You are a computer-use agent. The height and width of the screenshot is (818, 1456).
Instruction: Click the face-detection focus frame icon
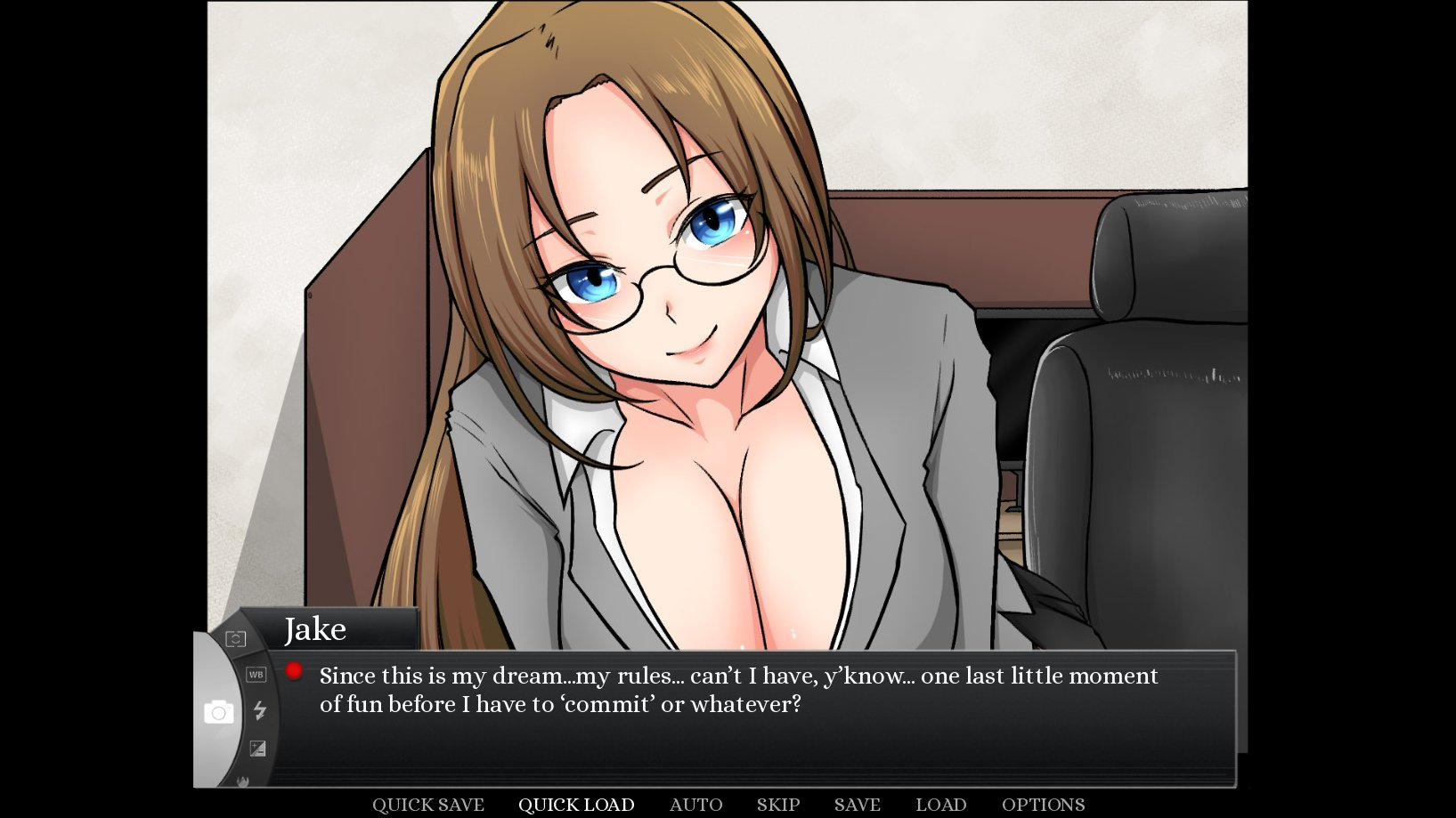click(x=235, y=639)
